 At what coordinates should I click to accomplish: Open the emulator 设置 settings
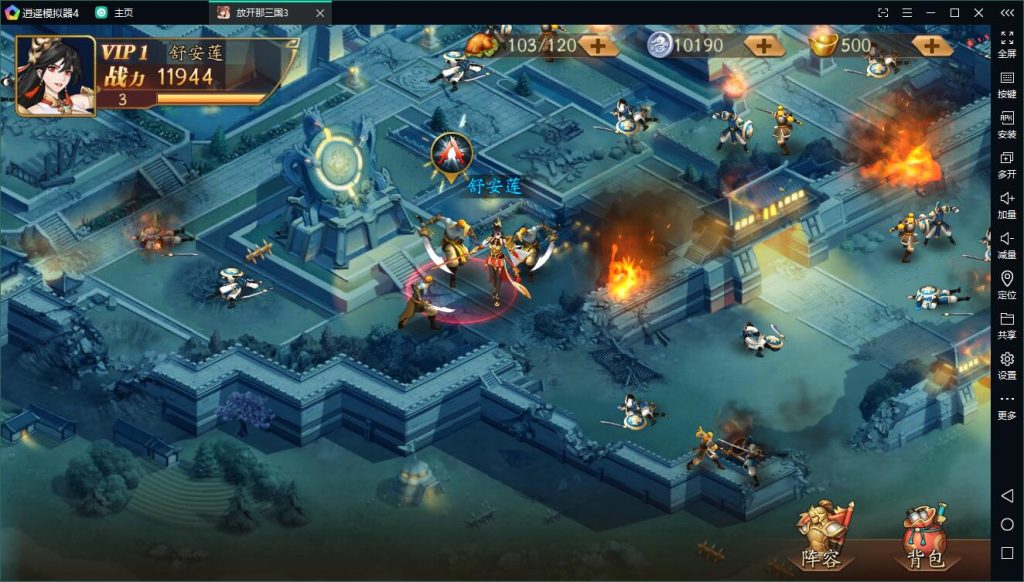[1006, 365]
